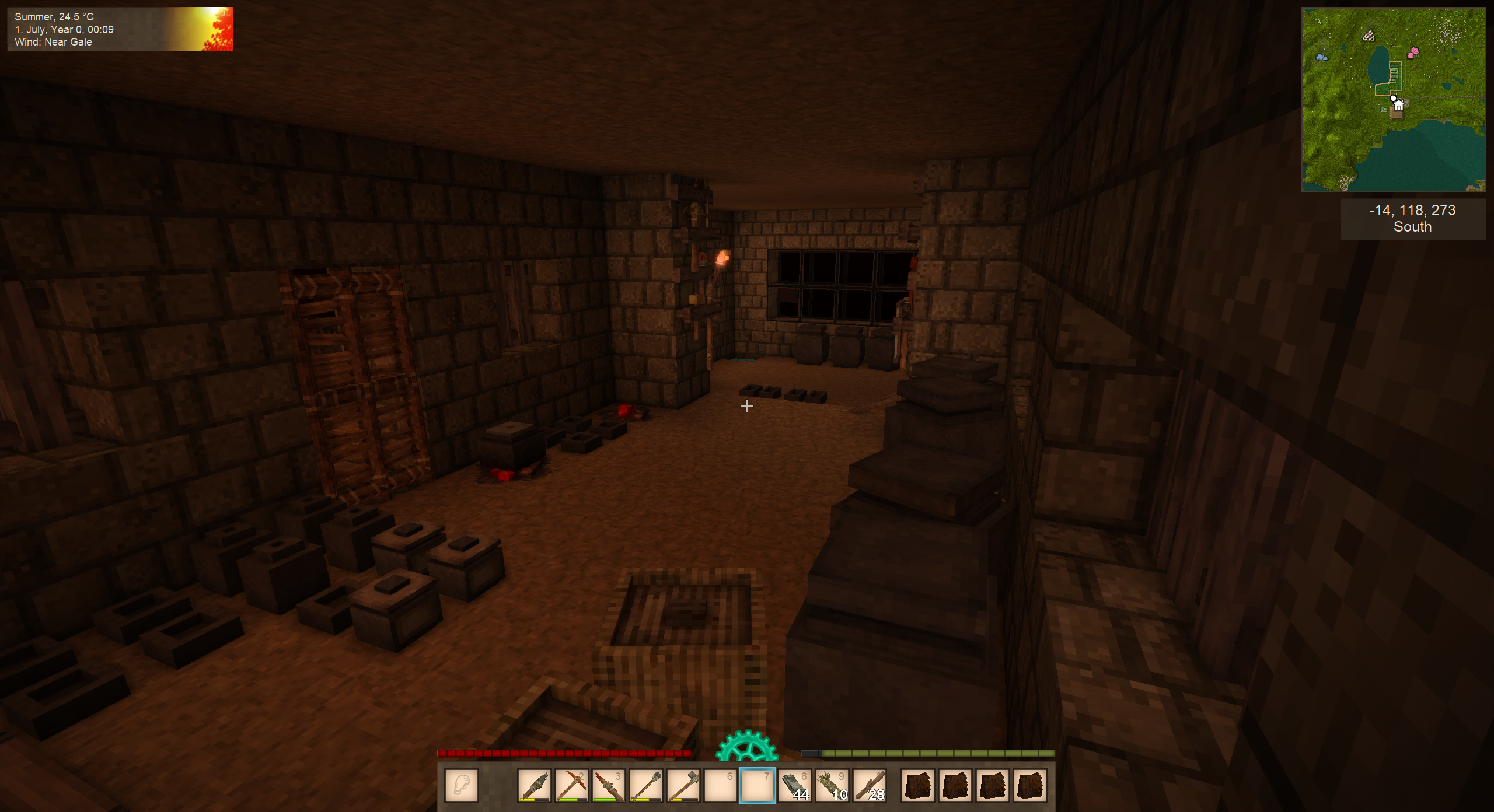The image size is (1494, 812).
Task: Select the bundle of 10 dry grass
Action: pyautogui.click(x=832, y=785)
